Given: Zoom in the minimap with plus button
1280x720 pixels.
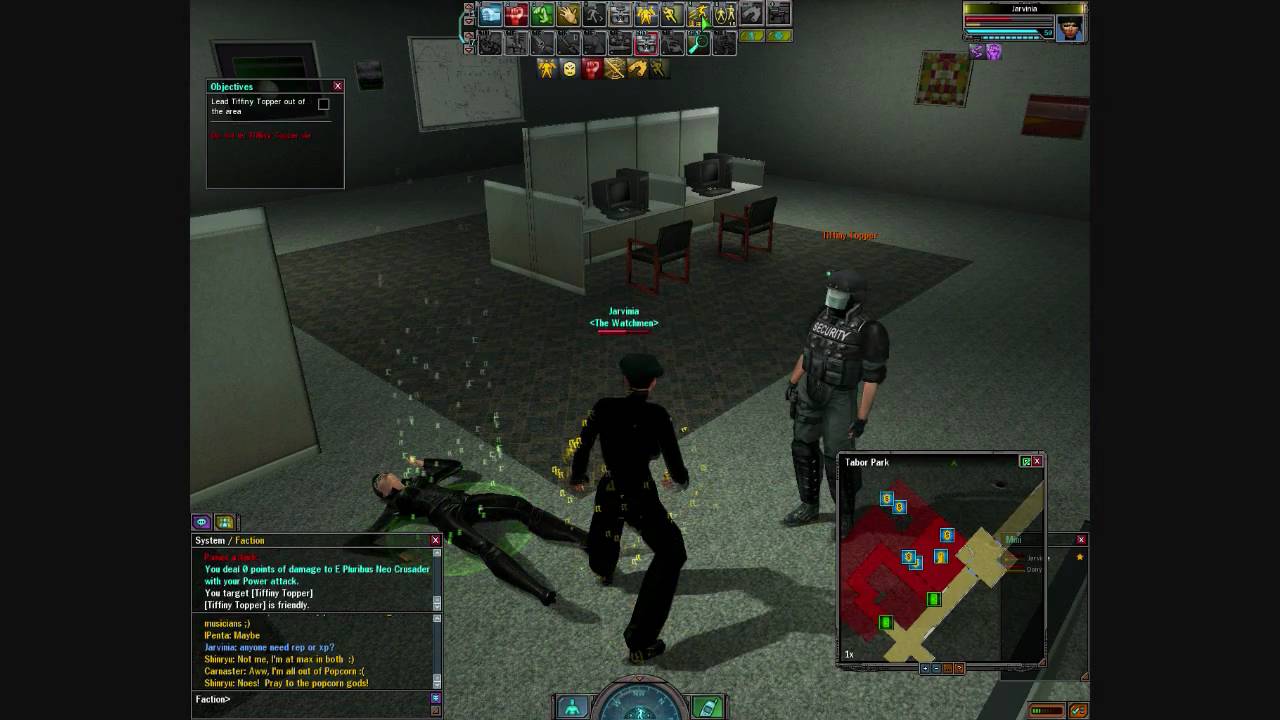Looking at the screenshot, I should (925, 668).
